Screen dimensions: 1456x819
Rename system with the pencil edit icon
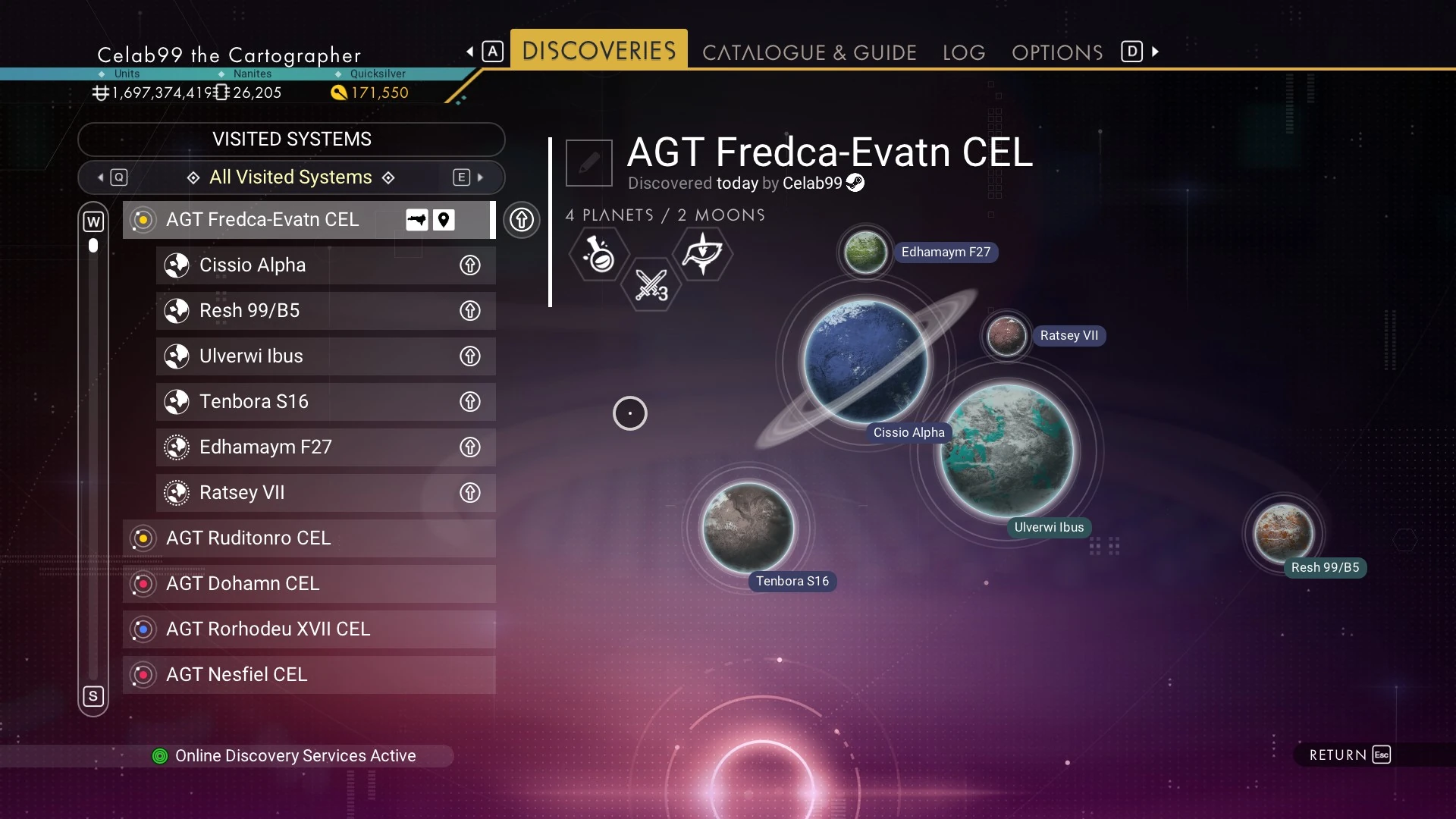click(x=589, y=162)
